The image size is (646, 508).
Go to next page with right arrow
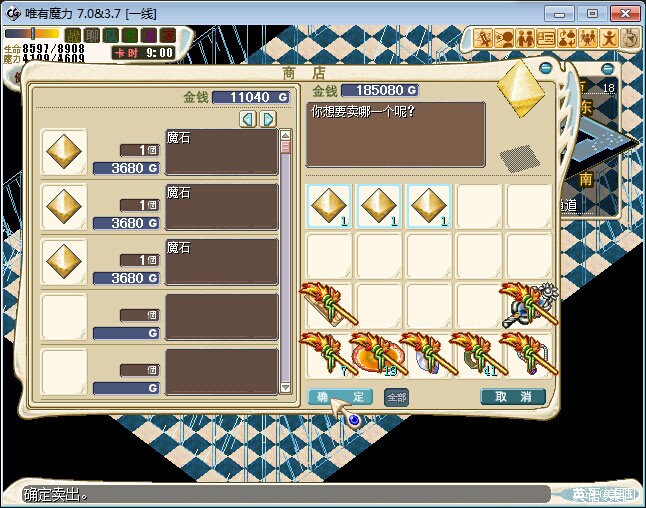(x=267, y=120)
